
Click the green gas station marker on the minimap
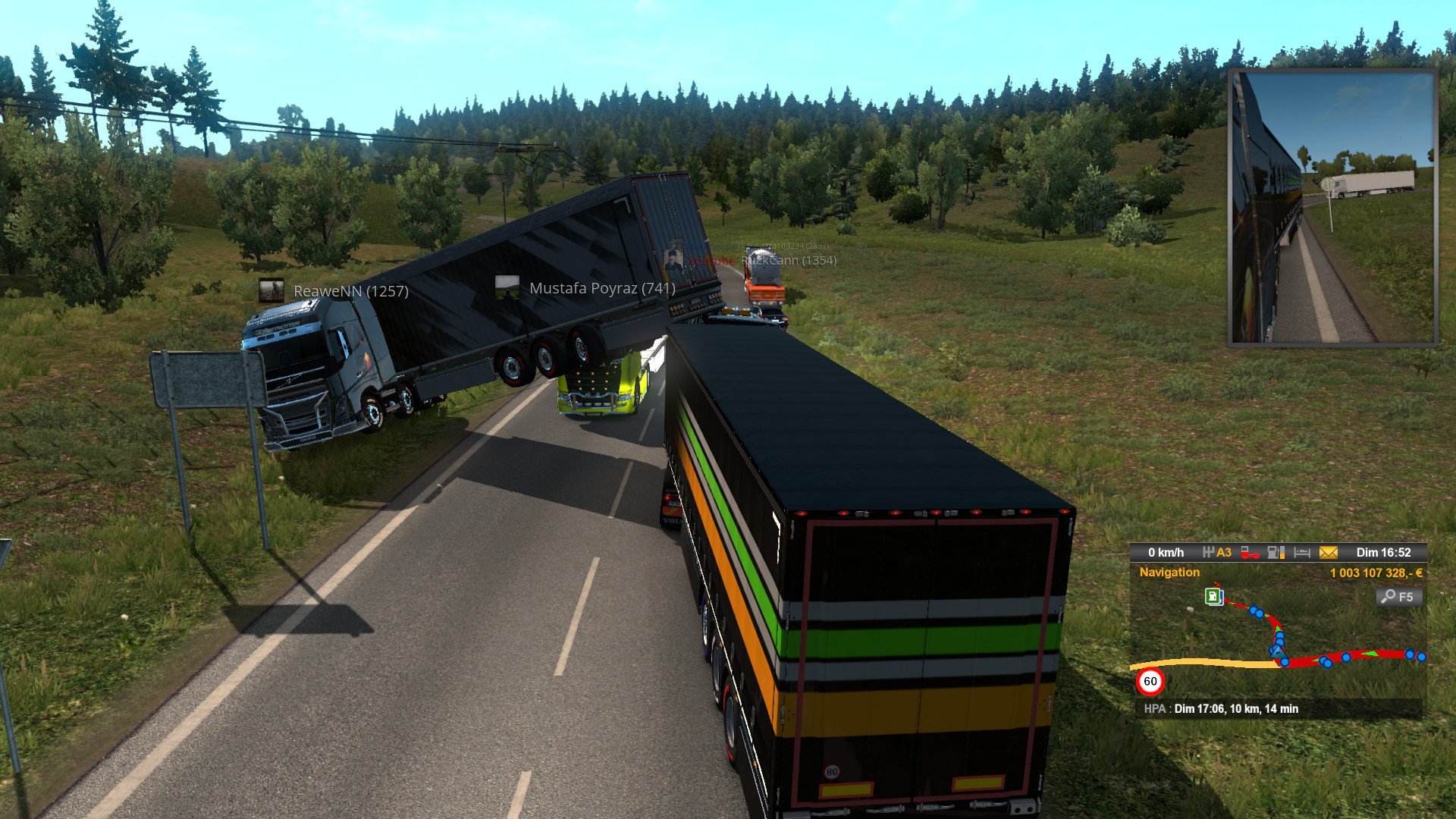pos(1214,596)
